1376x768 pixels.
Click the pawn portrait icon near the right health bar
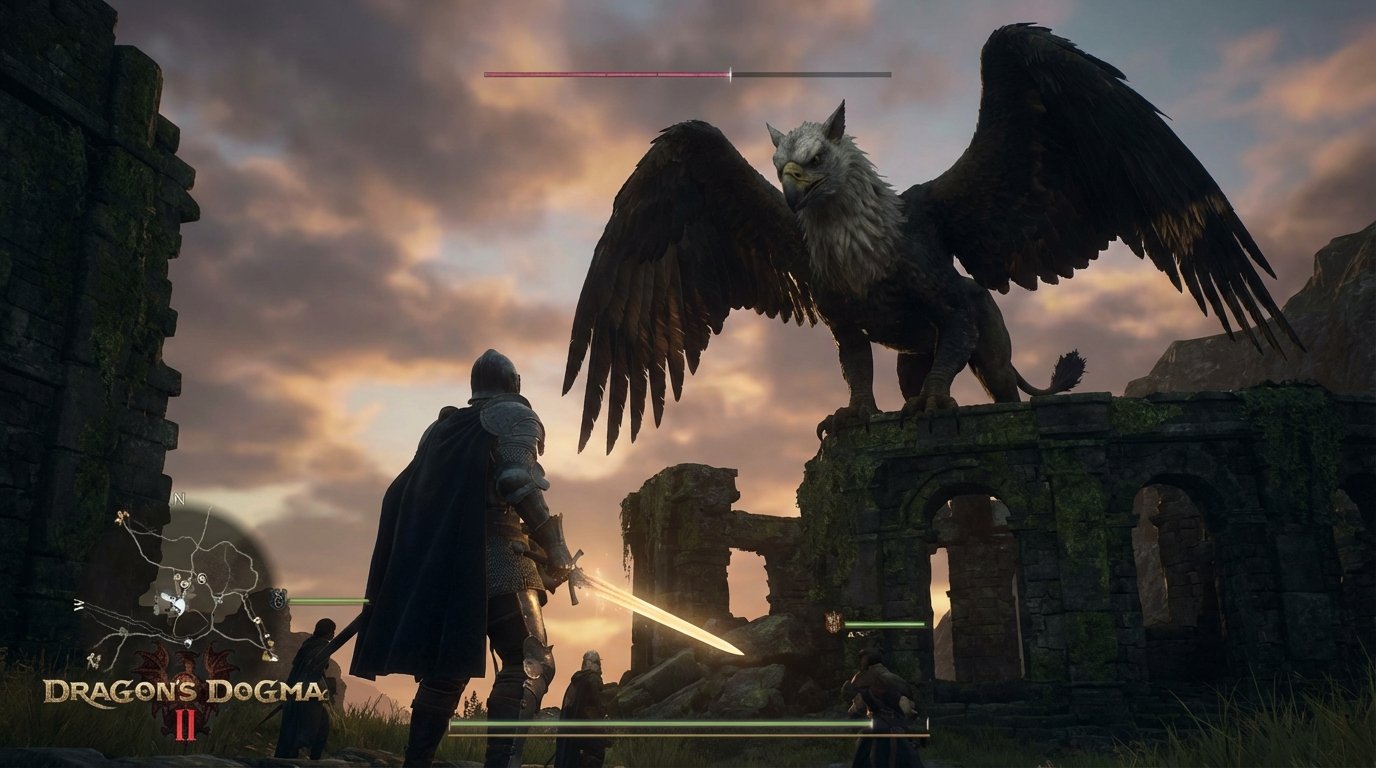point(832,620)
